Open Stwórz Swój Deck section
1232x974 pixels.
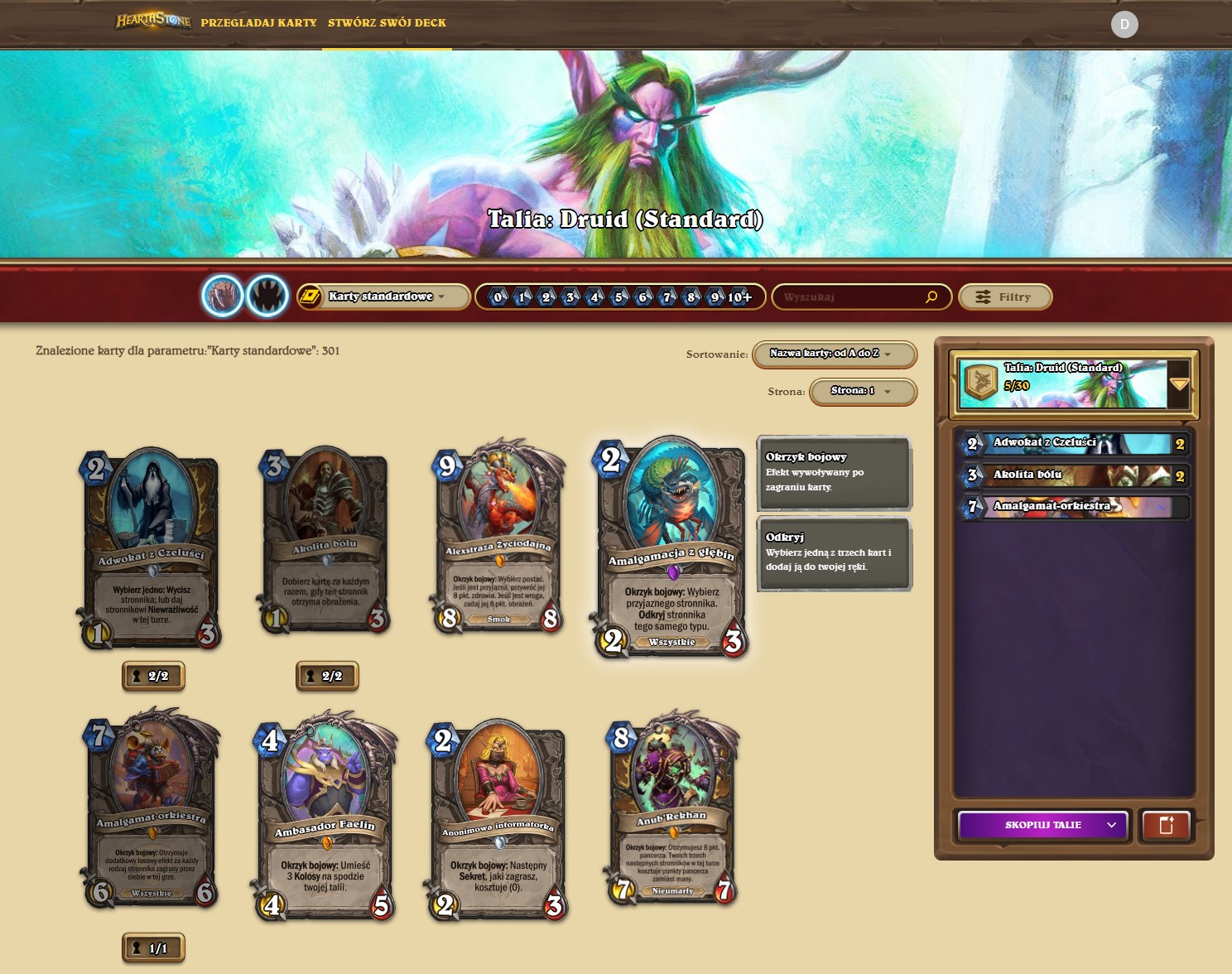click(x=386, y=23)
